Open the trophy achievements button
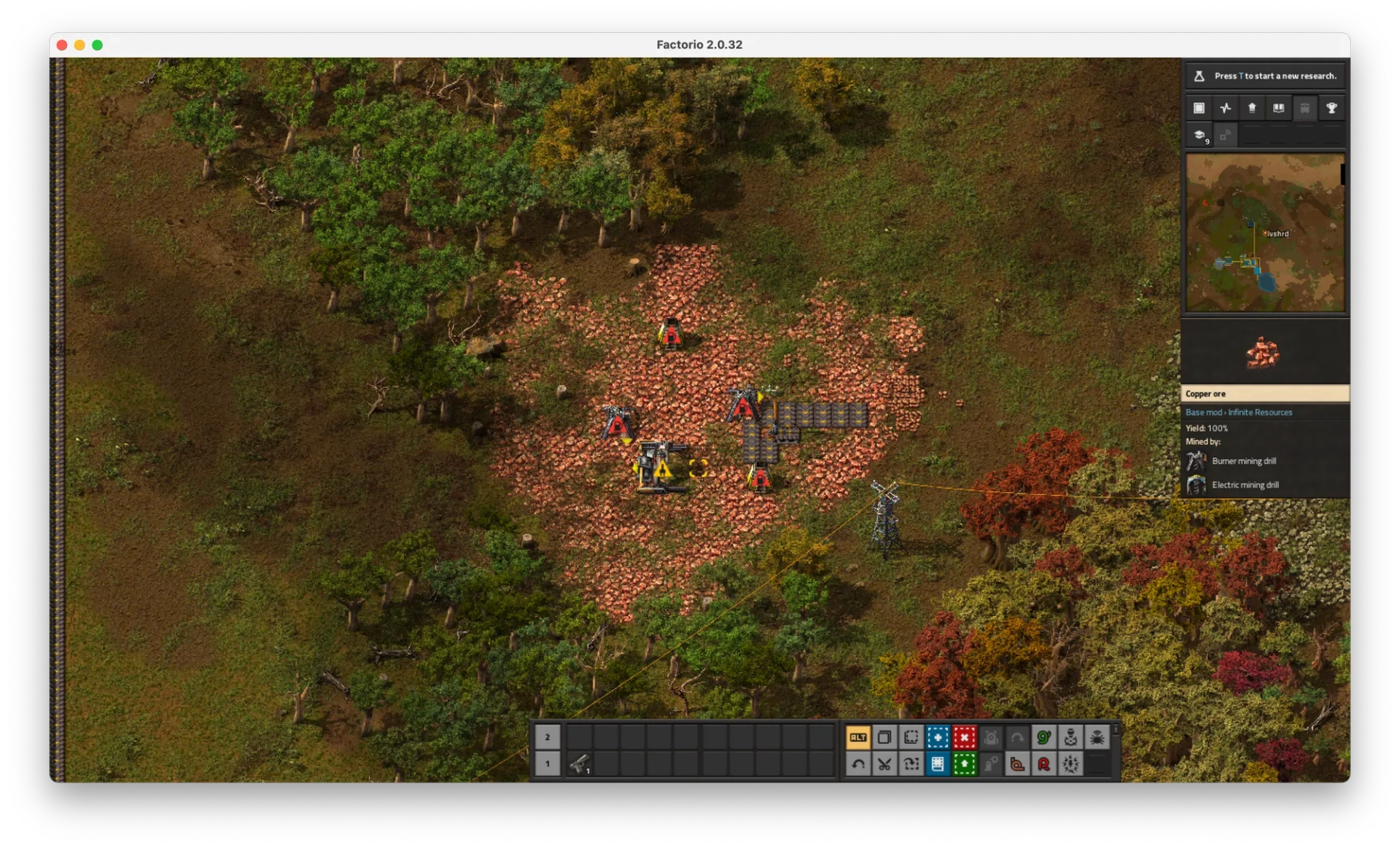The height and width of the screenshot is (848, 1400). (x=1331, y=108)
